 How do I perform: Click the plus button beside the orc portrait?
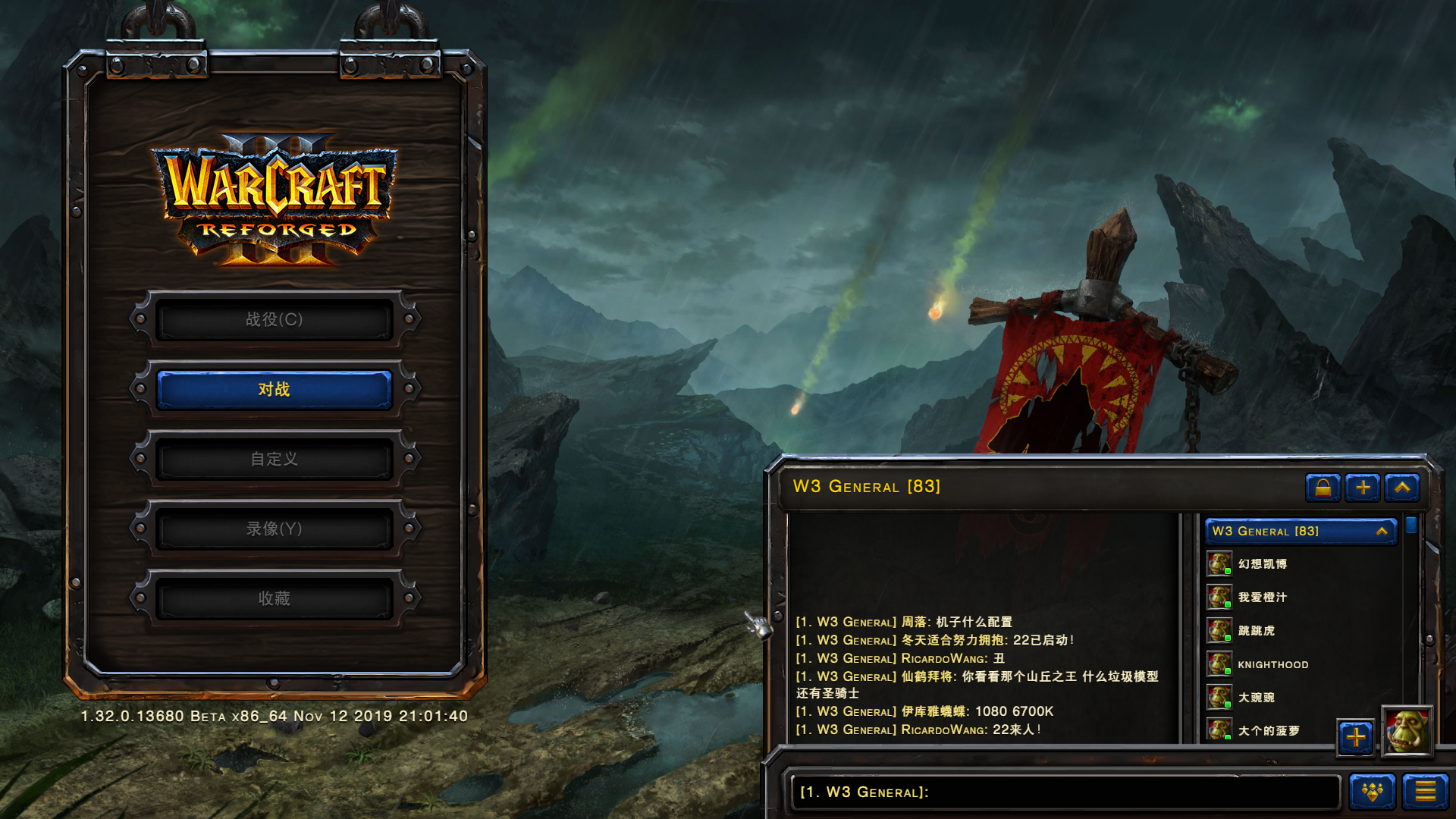click(1355, 736)
